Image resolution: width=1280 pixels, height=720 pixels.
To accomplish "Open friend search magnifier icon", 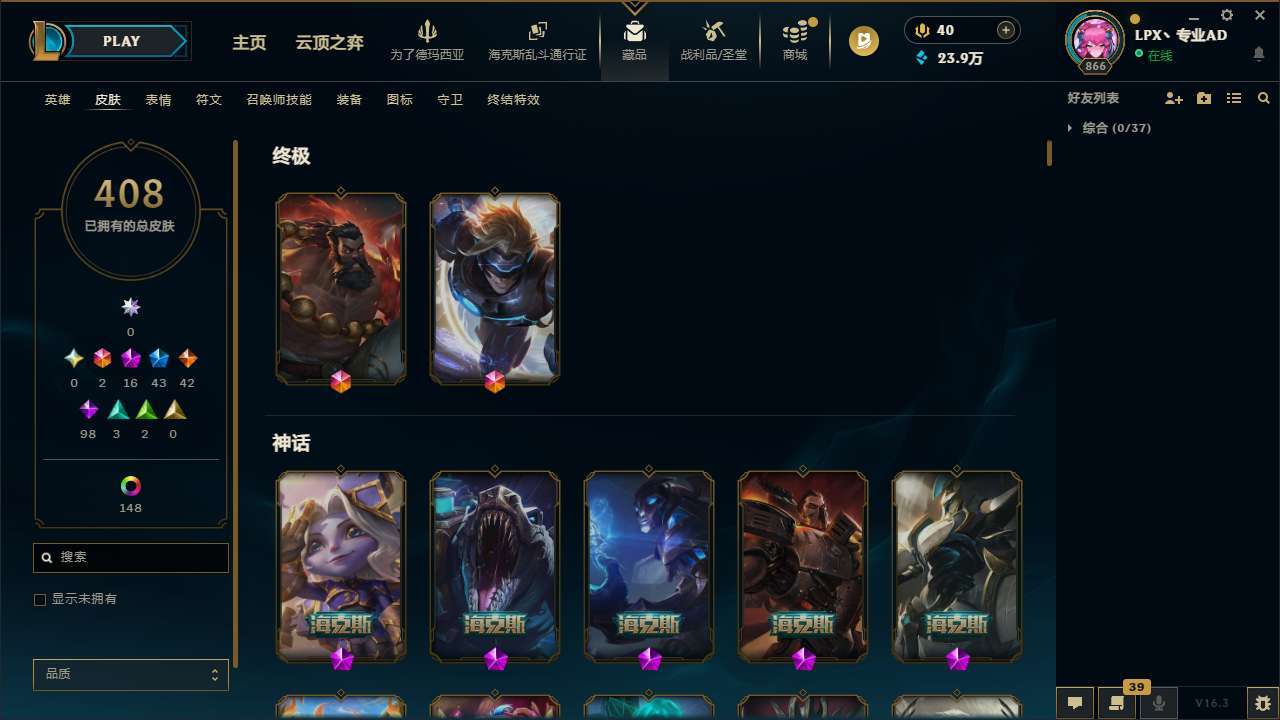I will point(1264,98).
